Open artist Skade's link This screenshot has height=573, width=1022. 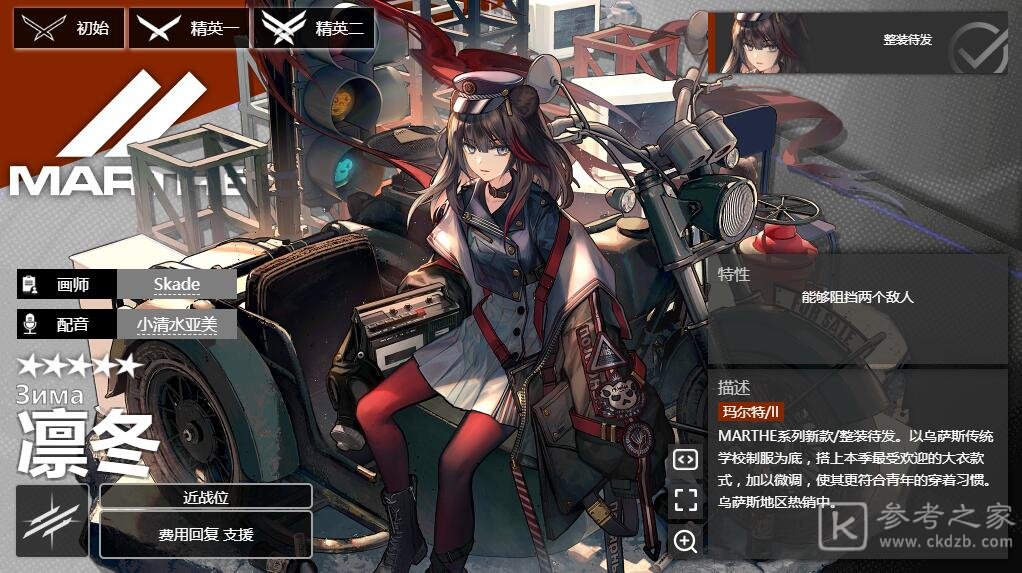[x=177, y=284]
